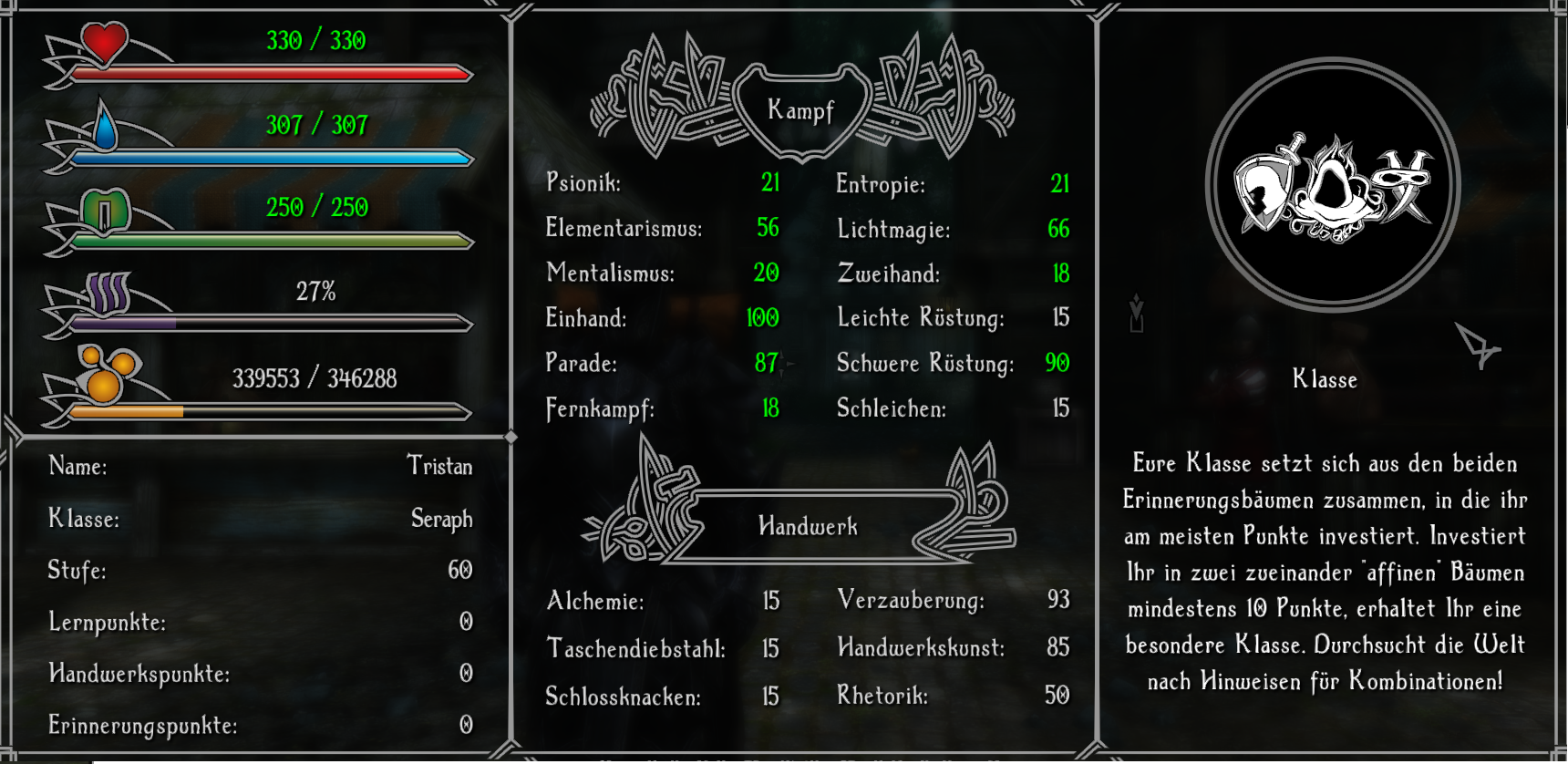1568x764 pixels.
Task: Select the Psionik skill row
Action: (x=663, y=182)
